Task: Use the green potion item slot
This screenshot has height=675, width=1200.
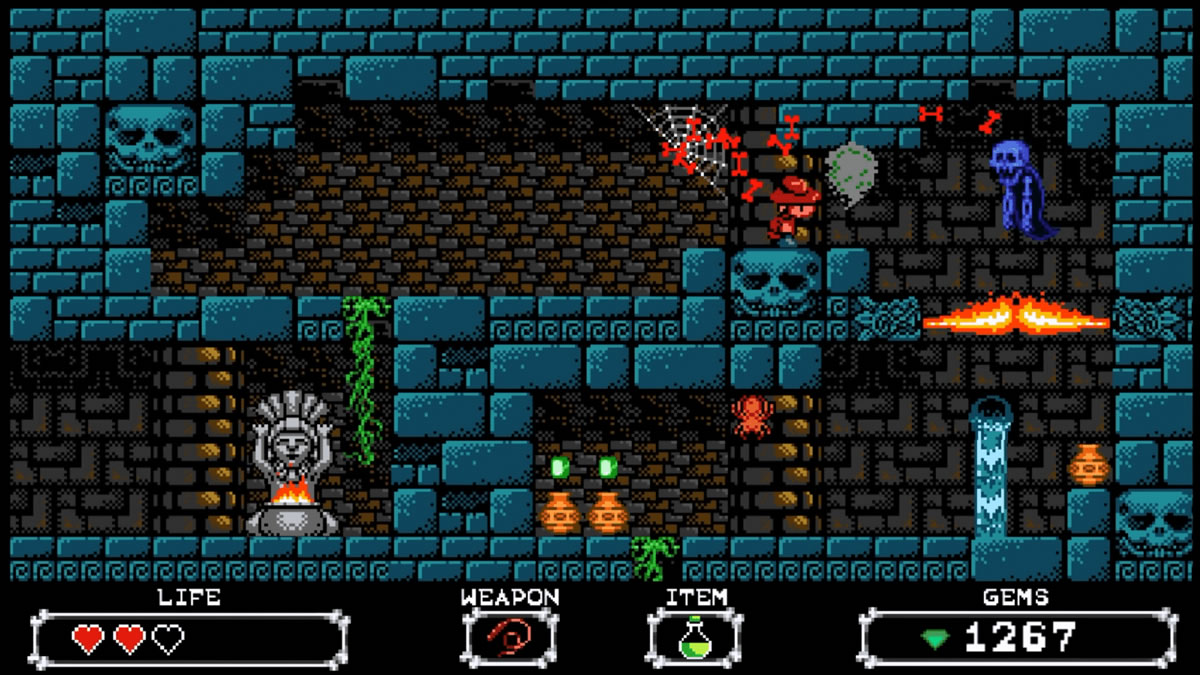Action: point(695,638)
